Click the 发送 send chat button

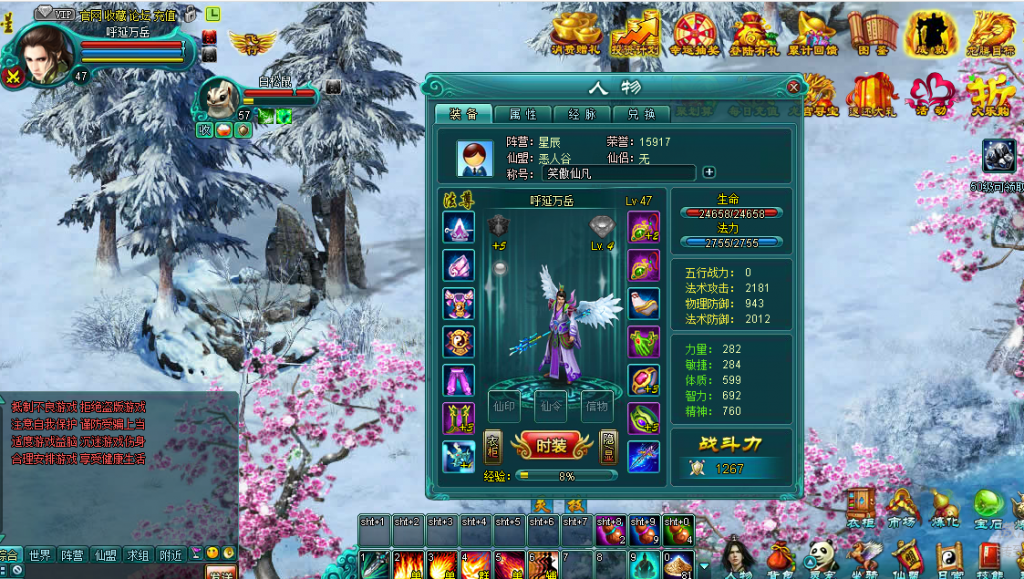click(x=220, y=573)
